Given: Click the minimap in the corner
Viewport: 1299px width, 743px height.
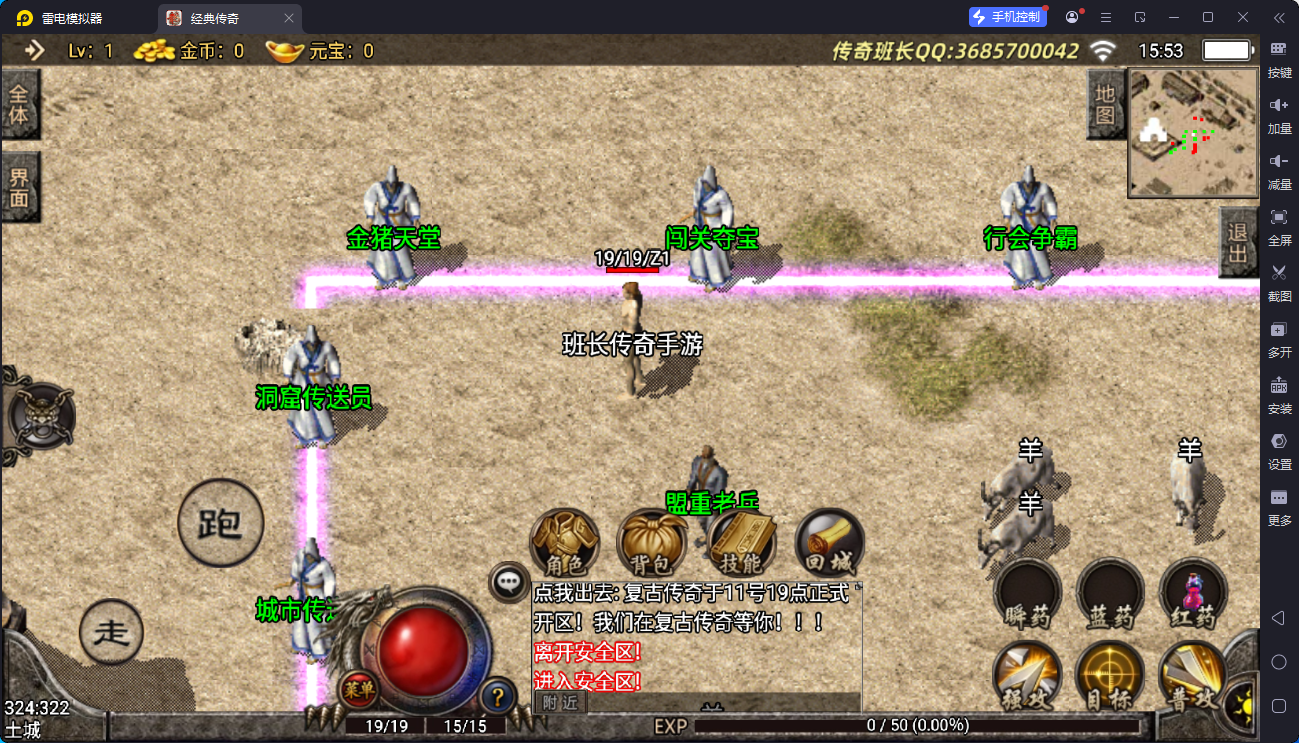Looking at the screenshot, I should pos(1193,132).
